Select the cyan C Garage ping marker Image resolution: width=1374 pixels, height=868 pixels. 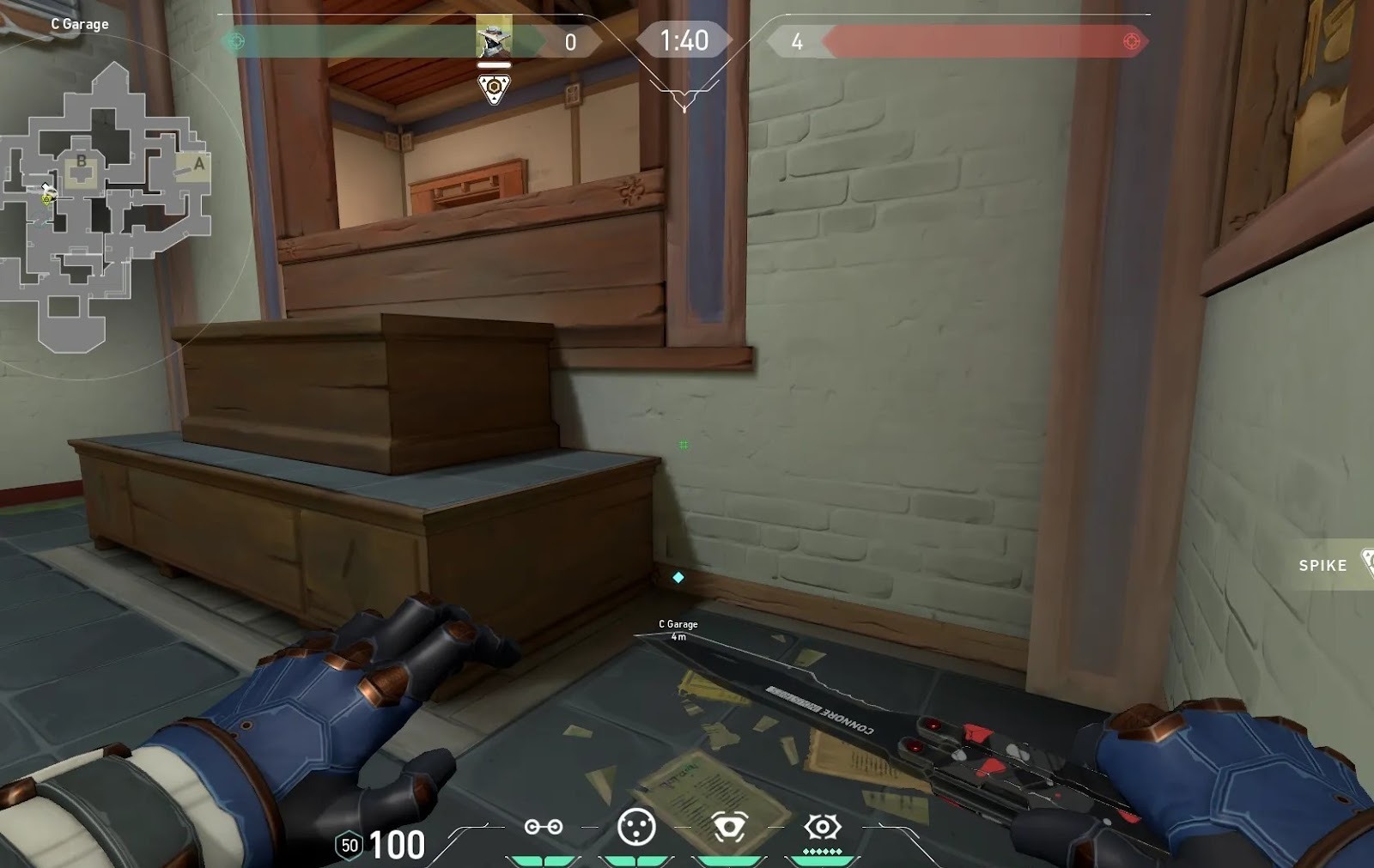(678, 578)
